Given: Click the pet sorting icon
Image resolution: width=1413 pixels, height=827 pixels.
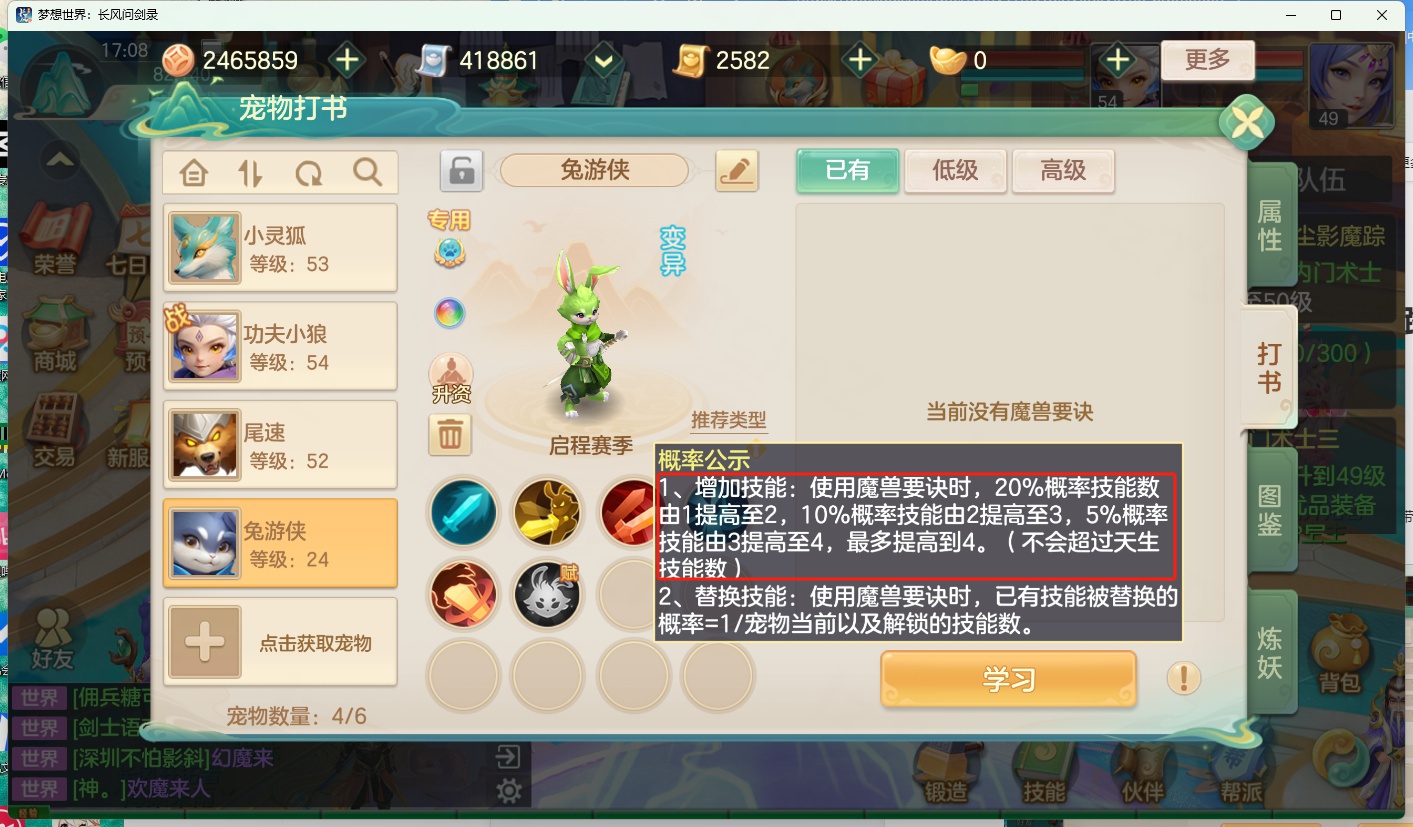Looking at the screenshot, I should pos(249,172).
